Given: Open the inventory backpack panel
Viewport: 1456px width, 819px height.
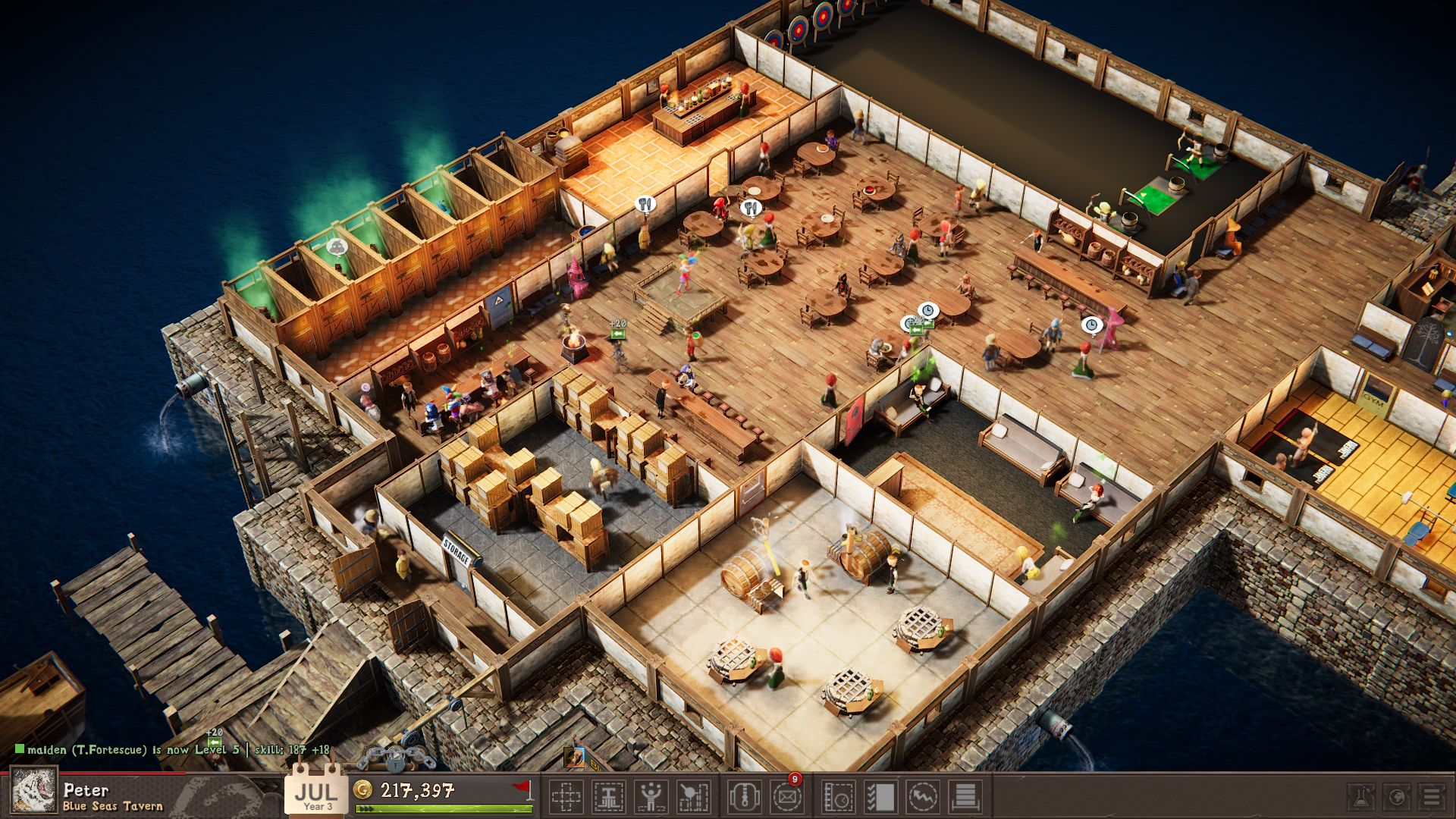Looking at the screenshot, I should click(744, 795).
